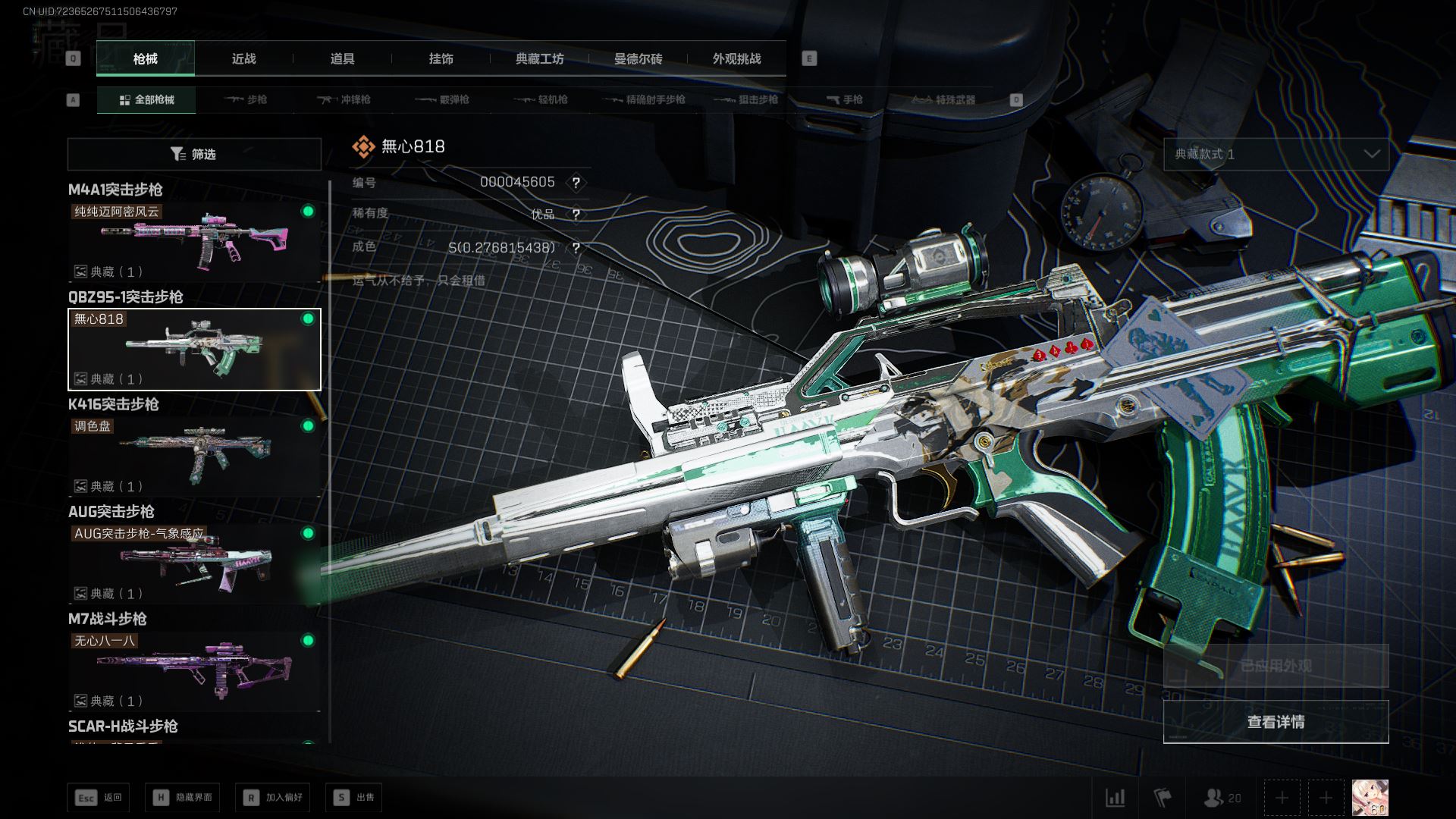Switch to the 近战 melee tab
1456x819 pixels.
[243, 59]
